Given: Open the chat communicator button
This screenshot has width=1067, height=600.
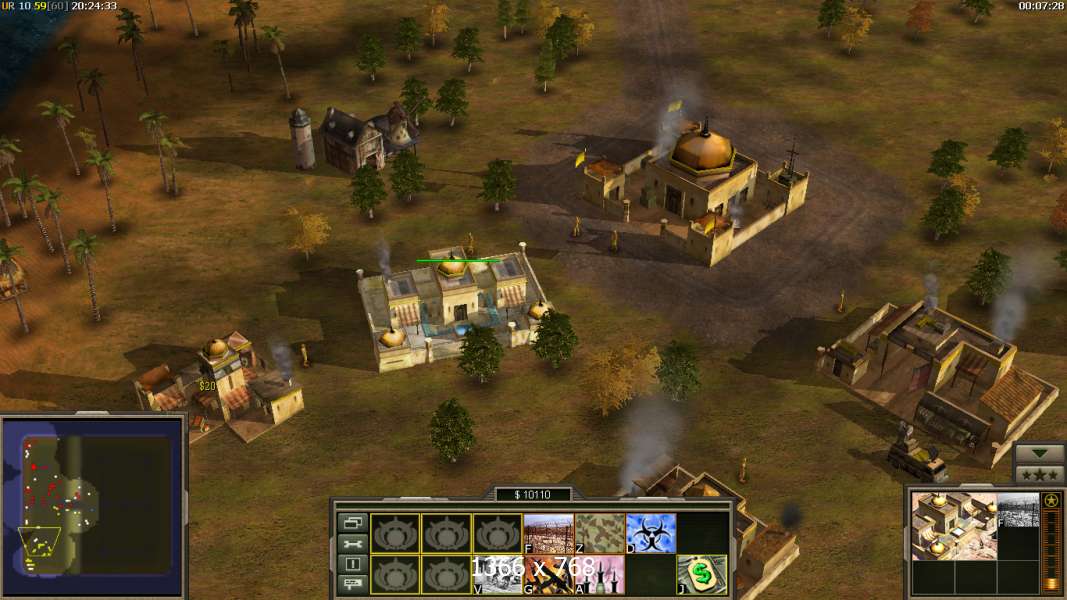Looking at the screenshot, I should (350, 585).
